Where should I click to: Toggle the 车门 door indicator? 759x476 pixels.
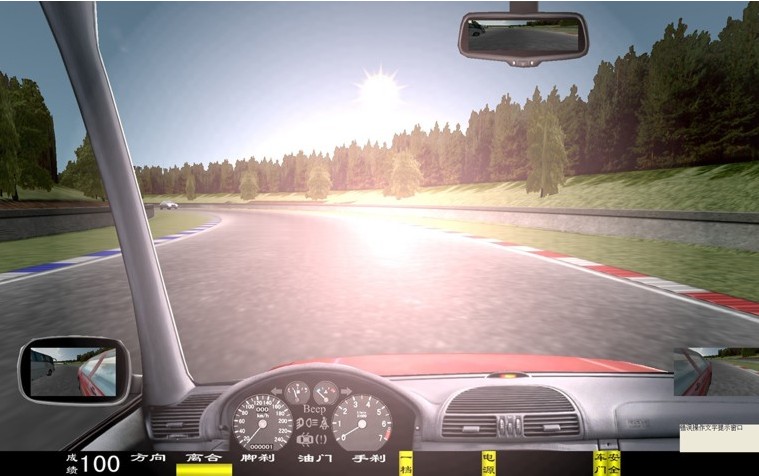click(601, 462)
